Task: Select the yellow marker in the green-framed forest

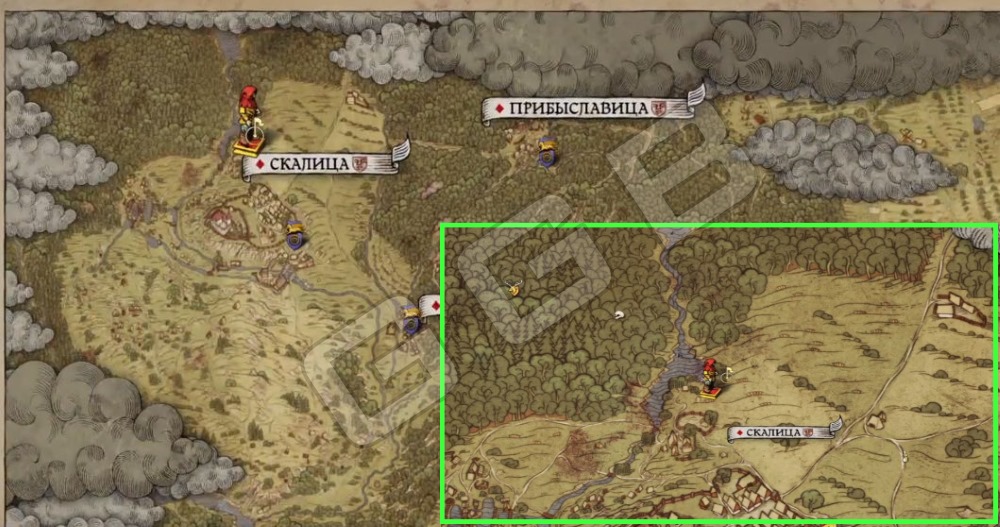Action: pyautogui.click(x=513, y=290)
